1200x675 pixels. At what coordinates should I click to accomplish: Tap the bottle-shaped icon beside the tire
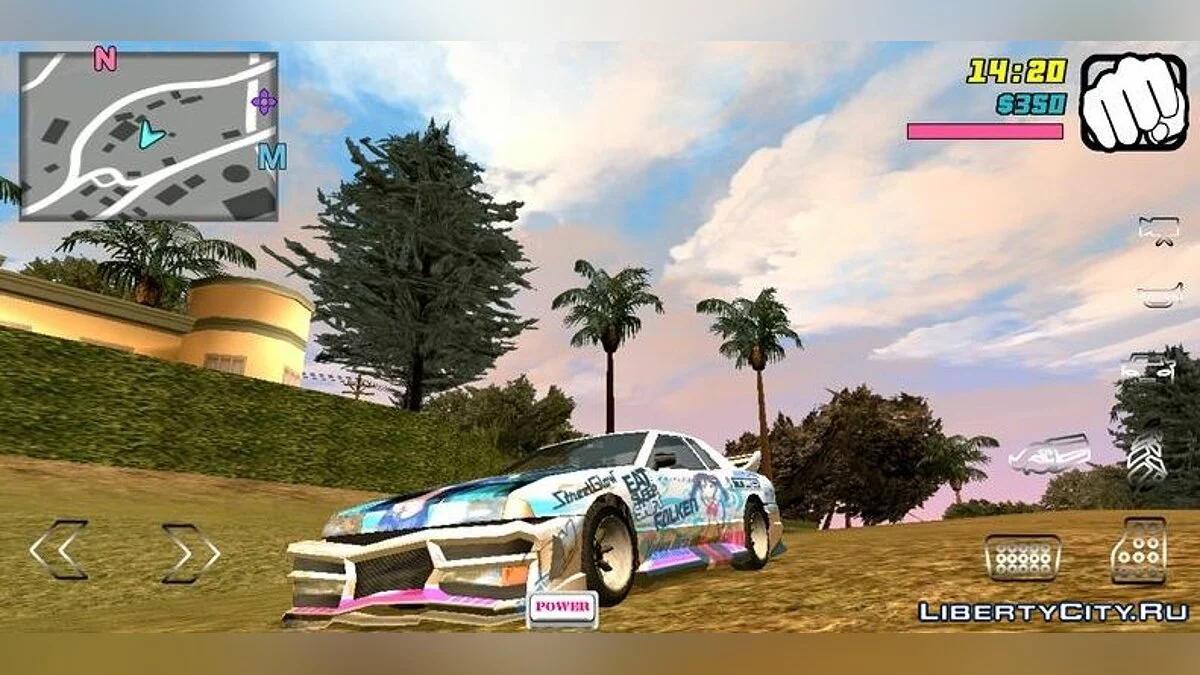pos(1049,454)
